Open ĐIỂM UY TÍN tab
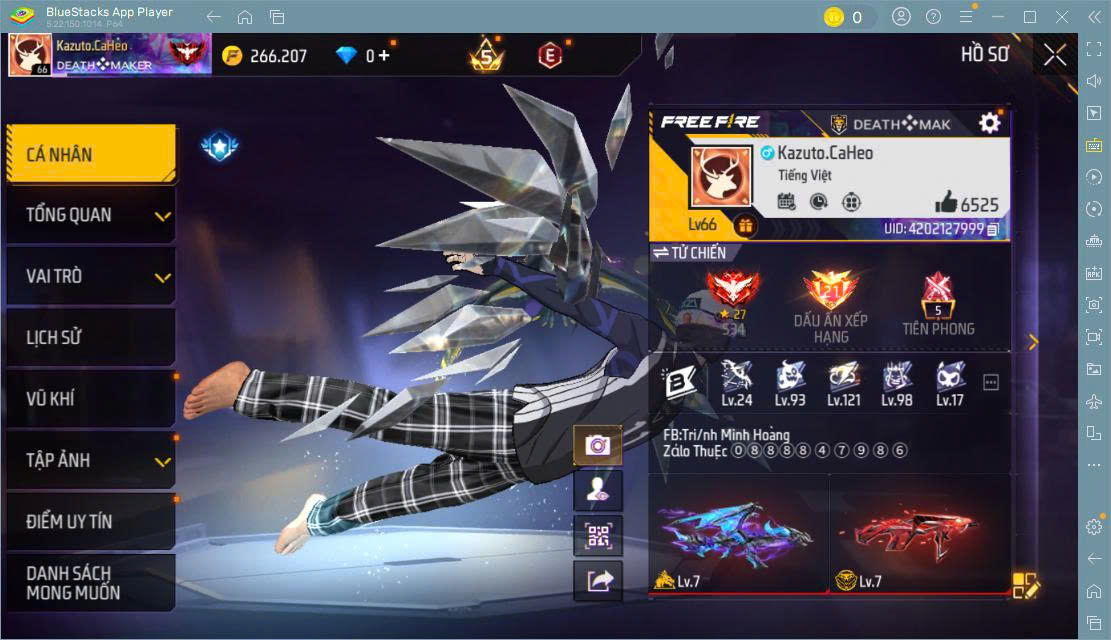 [x=90, y=522]
